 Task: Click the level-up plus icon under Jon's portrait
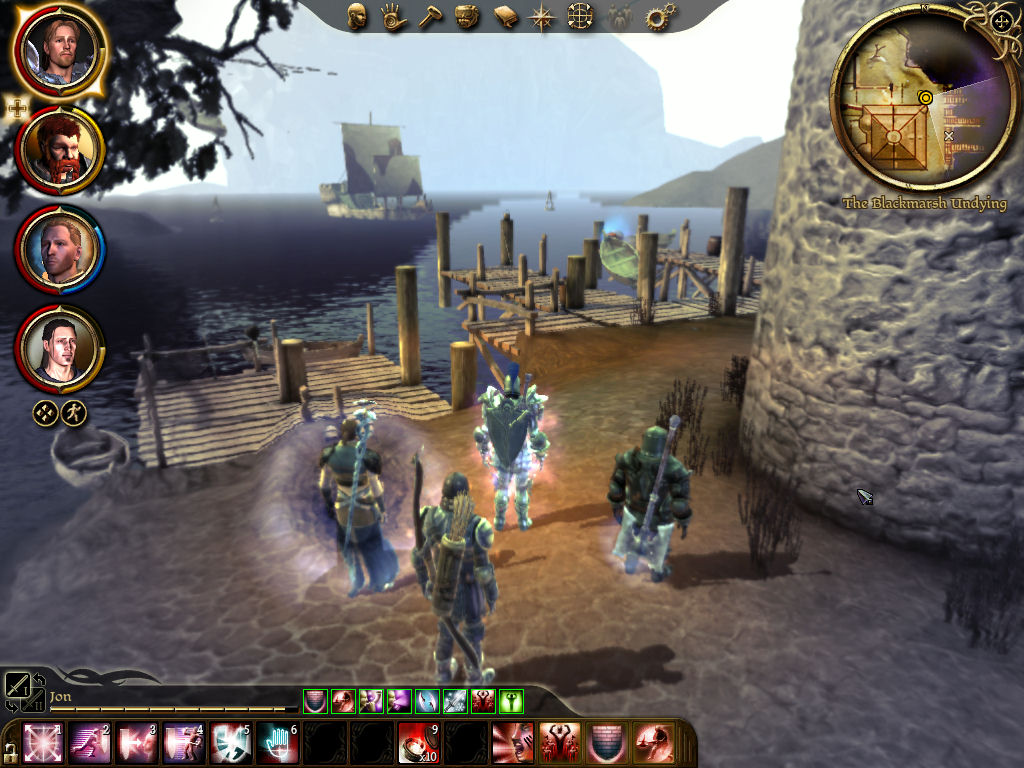coord(18,108)
